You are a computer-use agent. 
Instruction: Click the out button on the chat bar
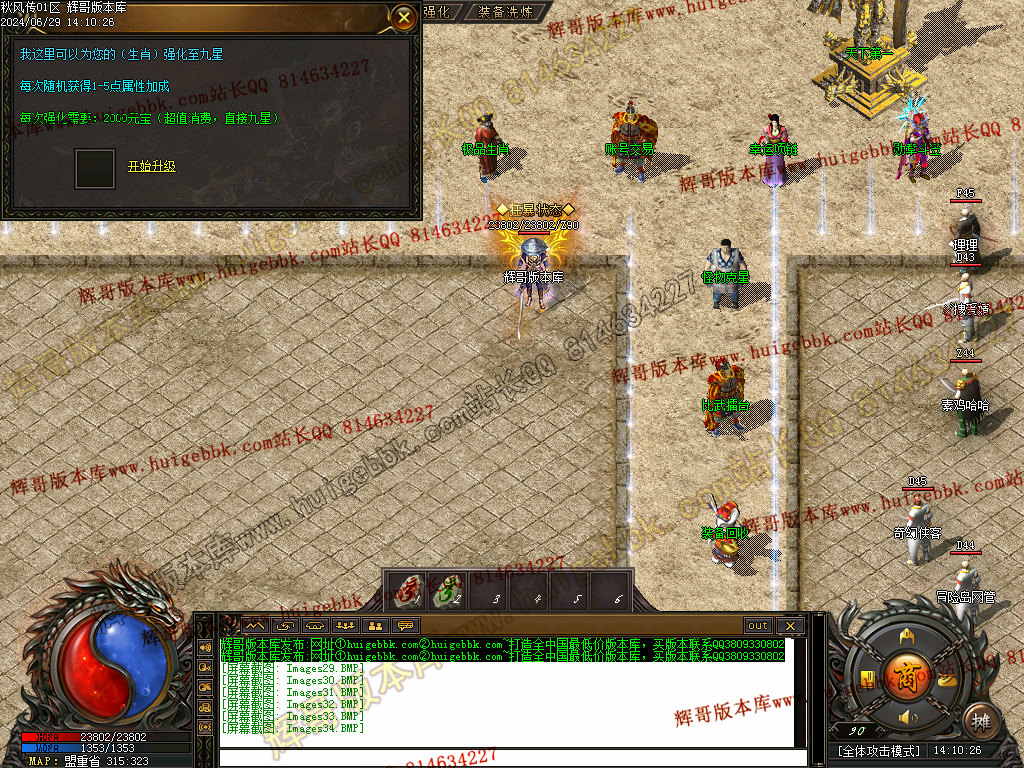758,626
